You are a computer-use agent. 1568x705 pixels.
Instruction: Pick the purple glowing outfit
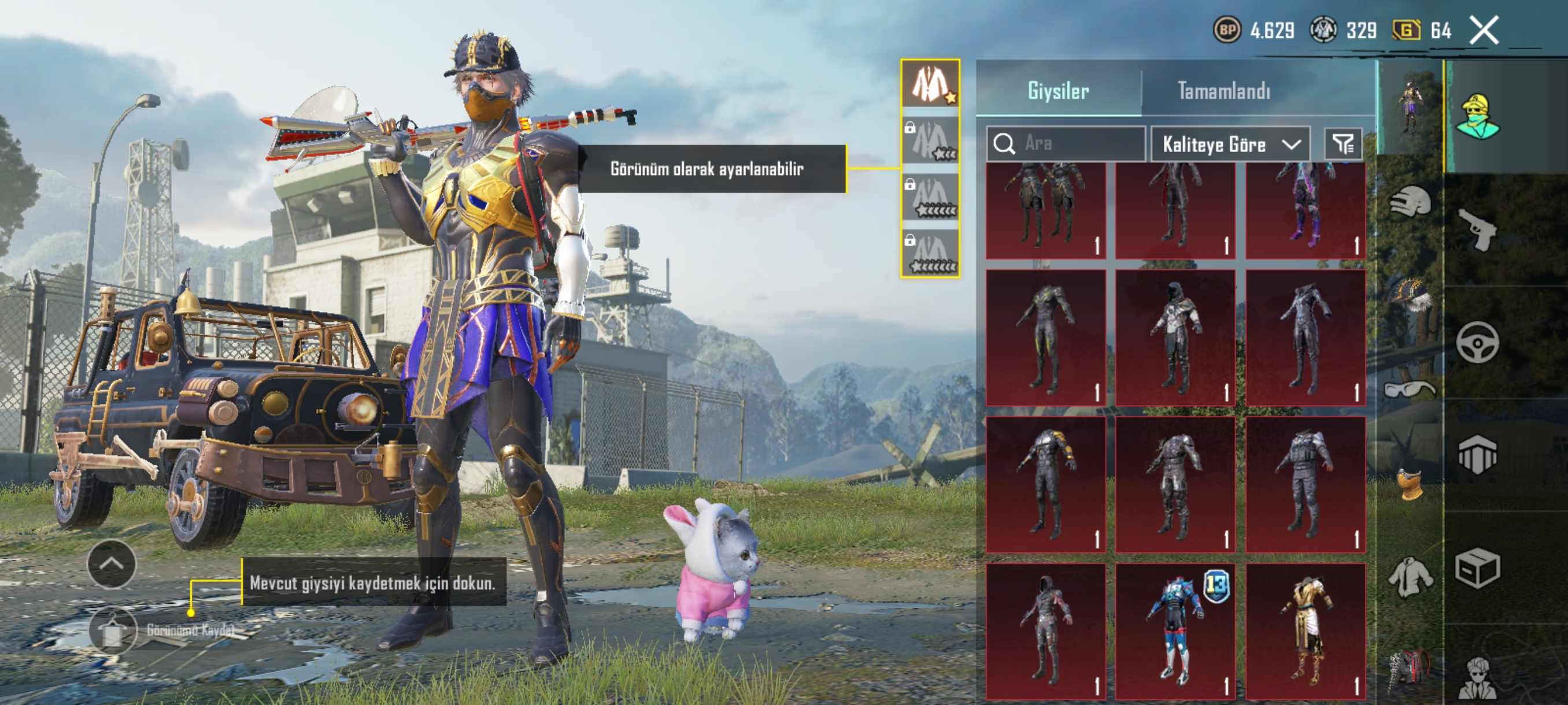pyautogui.click(x=1305, y=210)
